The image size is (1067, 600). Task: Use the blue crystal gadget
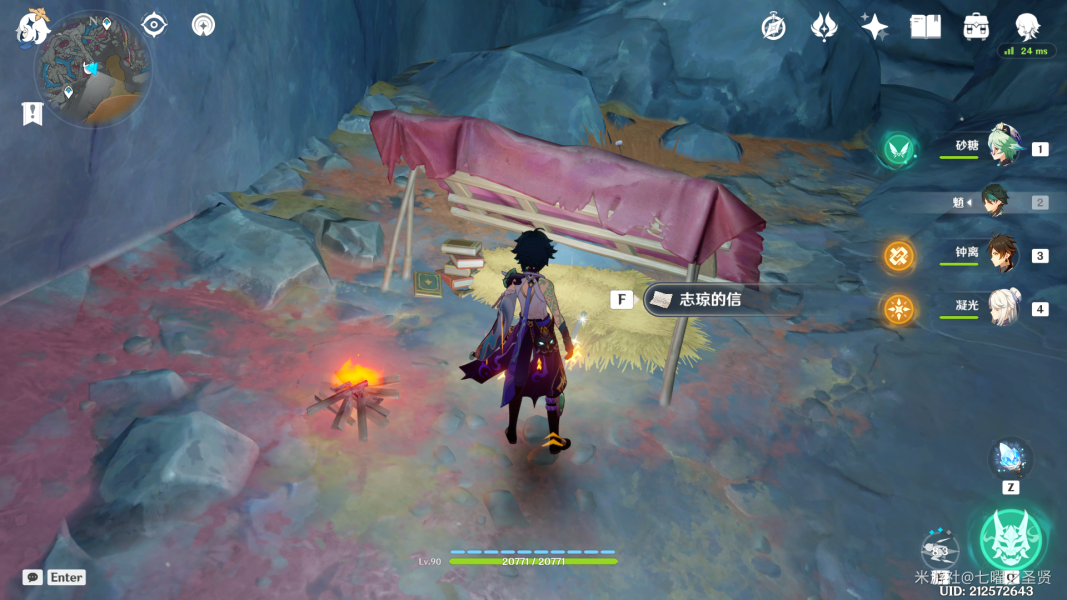(1010, 458)
